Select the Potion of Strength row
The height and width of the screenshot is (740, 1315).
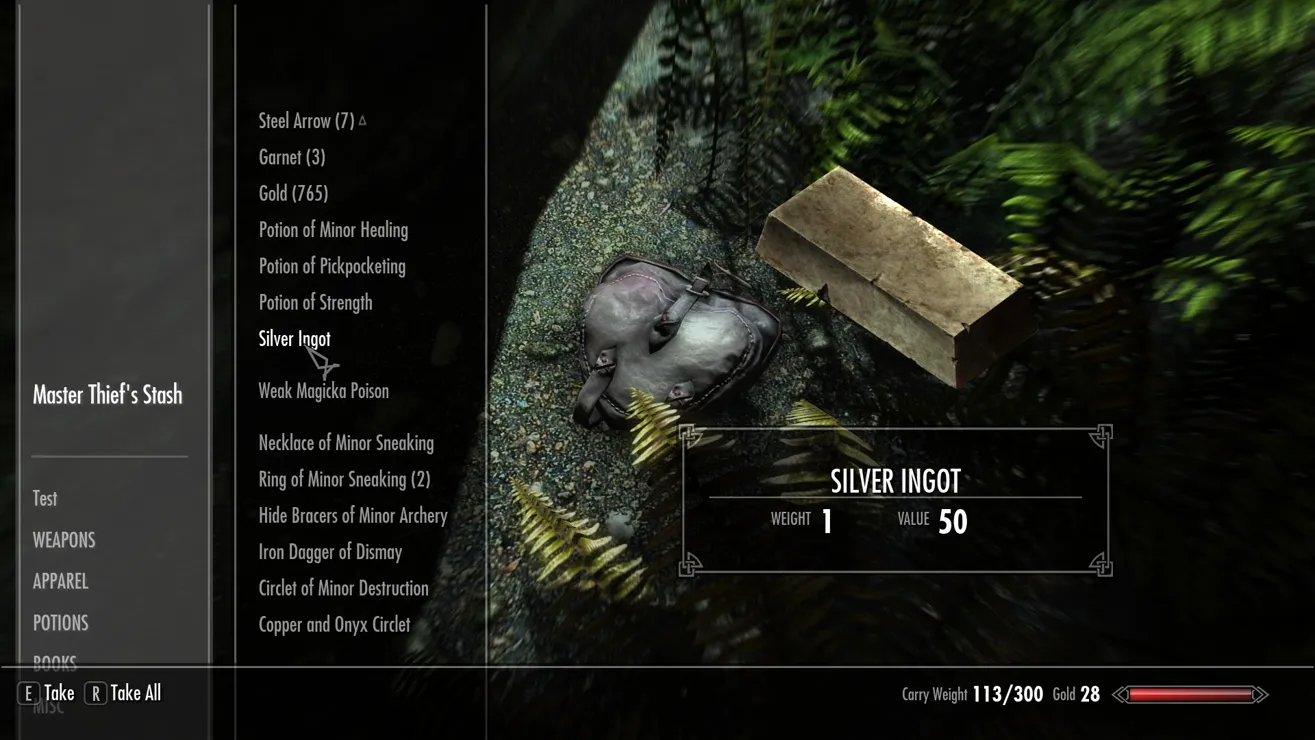[x=315, y=303]
